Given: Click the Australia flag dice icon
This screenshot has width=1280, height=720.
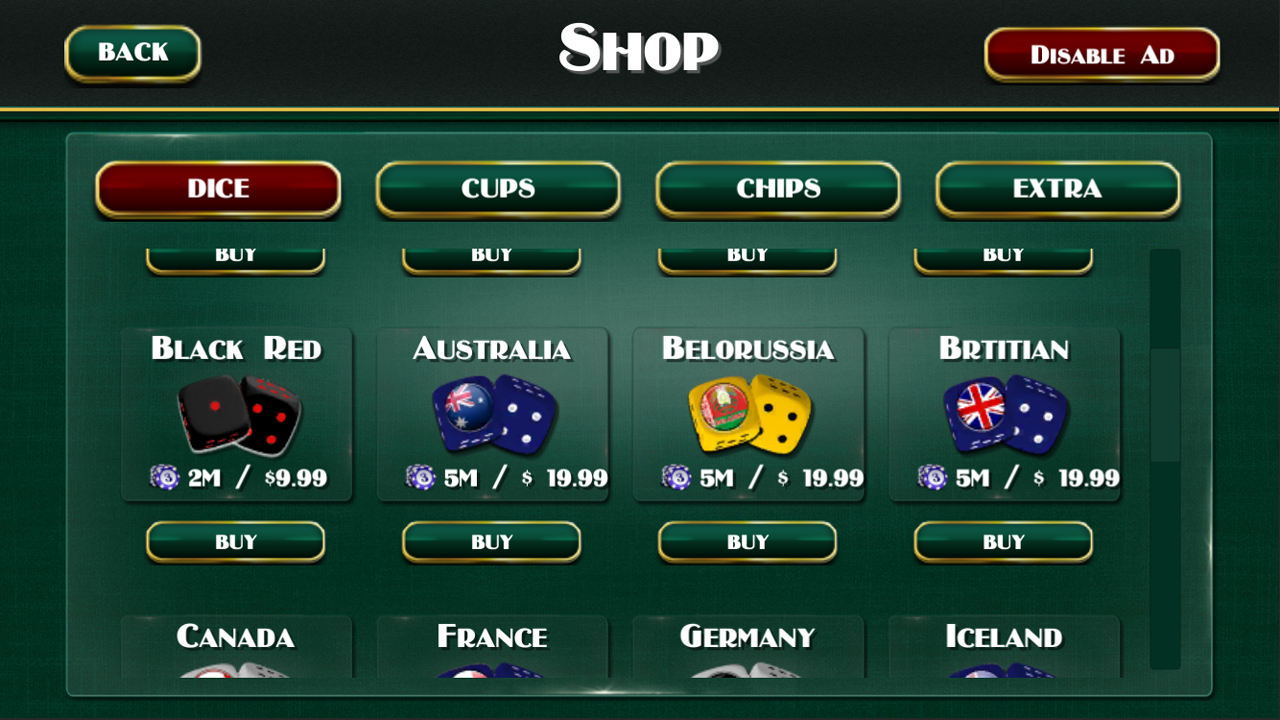Looking at the screenshot, I should (x=492, y=413).
